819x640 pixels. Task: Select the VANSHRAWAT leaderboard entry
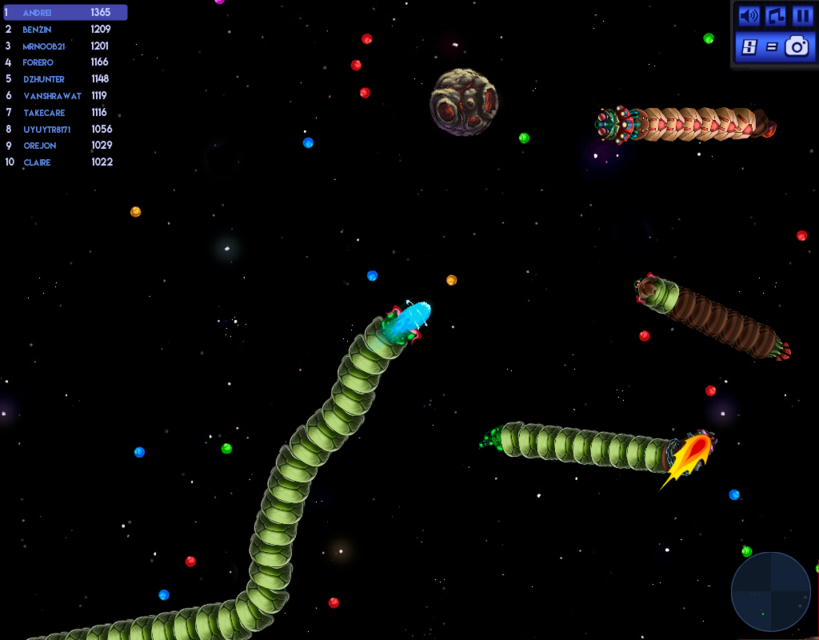[65, 96]
